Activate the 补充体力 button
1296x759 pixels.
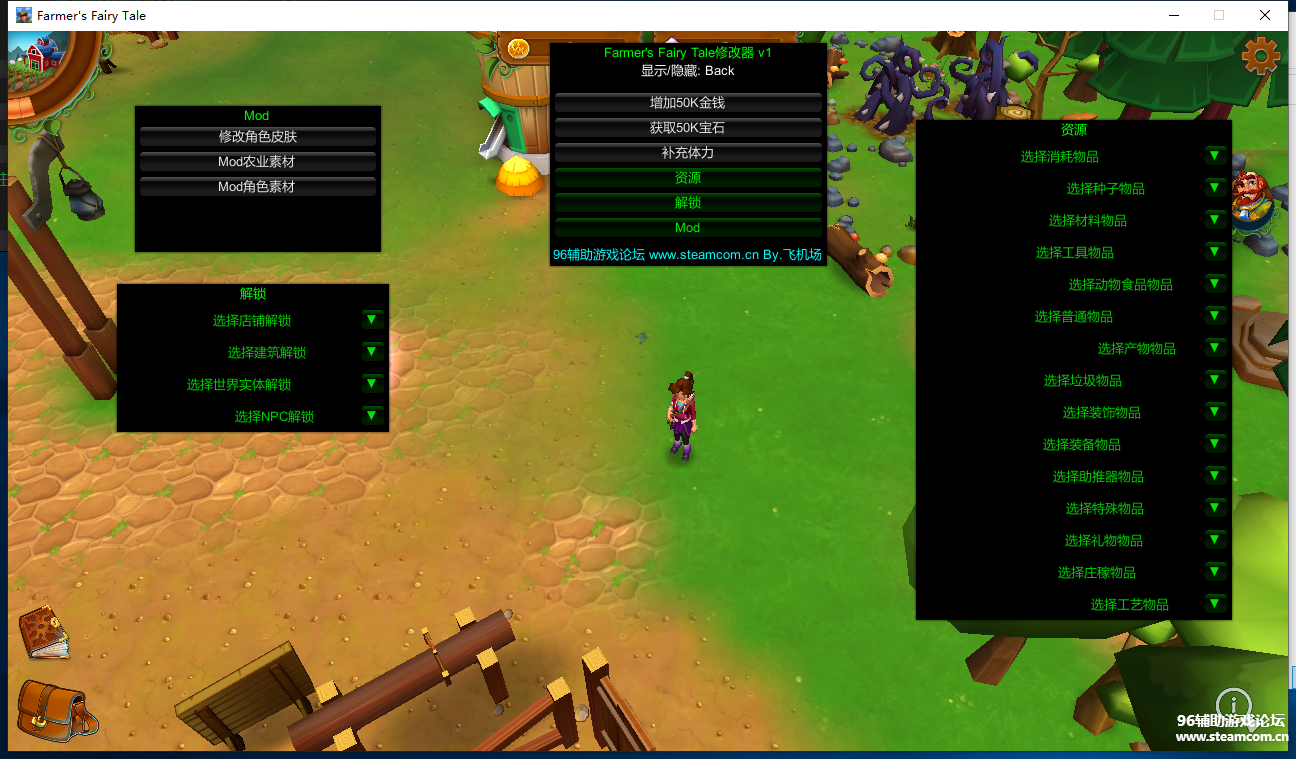pyautogui.click(x=688, y=153)
